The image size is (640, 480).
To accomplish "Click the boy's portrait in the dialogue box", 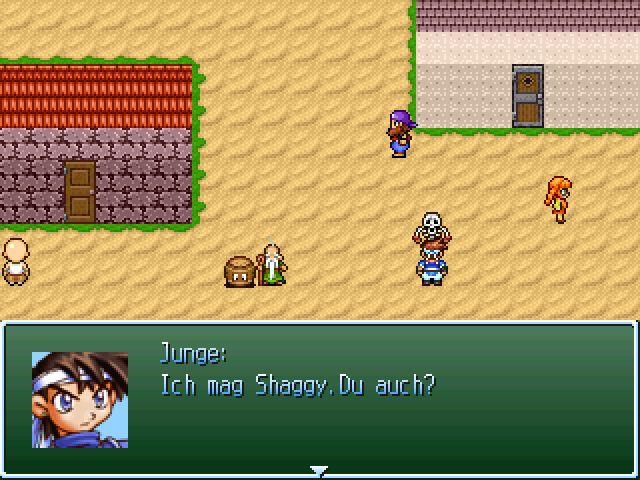I will coord(80,399).
